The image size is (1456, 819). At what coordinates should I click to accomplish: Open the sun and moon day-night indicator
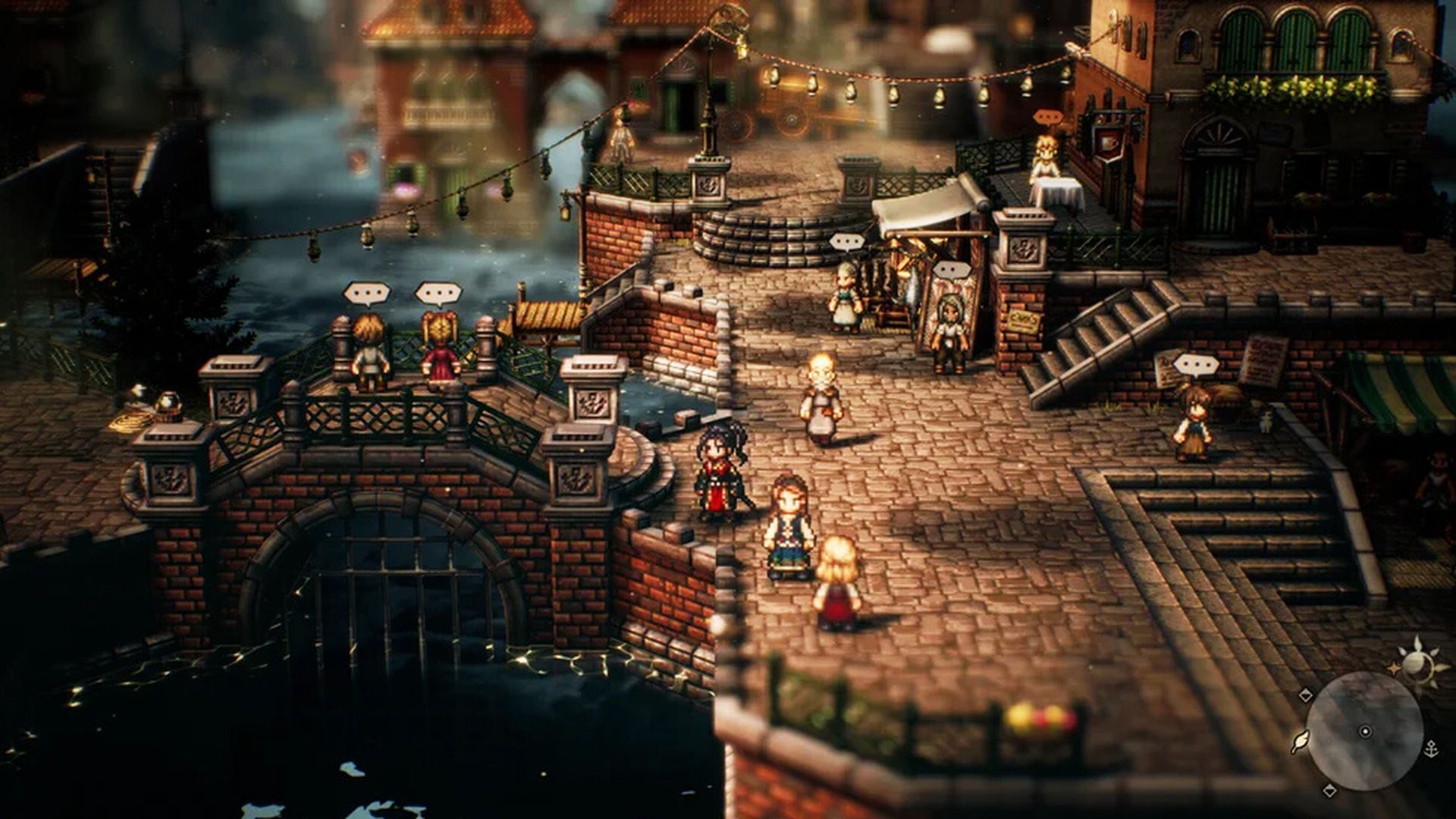[1417, 665]
